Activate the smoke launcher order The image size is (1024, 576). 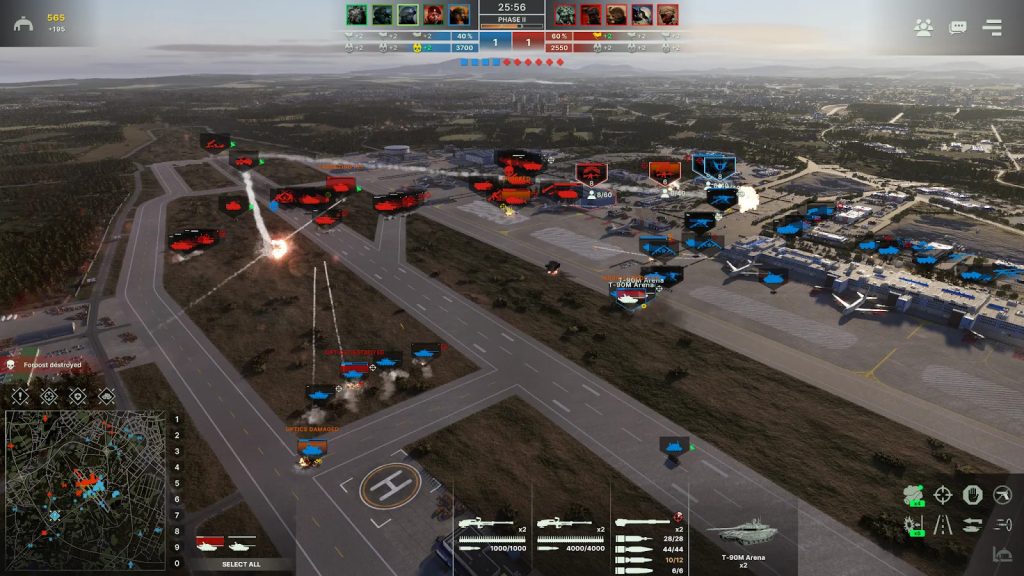pyautogui.click(x=913, y=494)
